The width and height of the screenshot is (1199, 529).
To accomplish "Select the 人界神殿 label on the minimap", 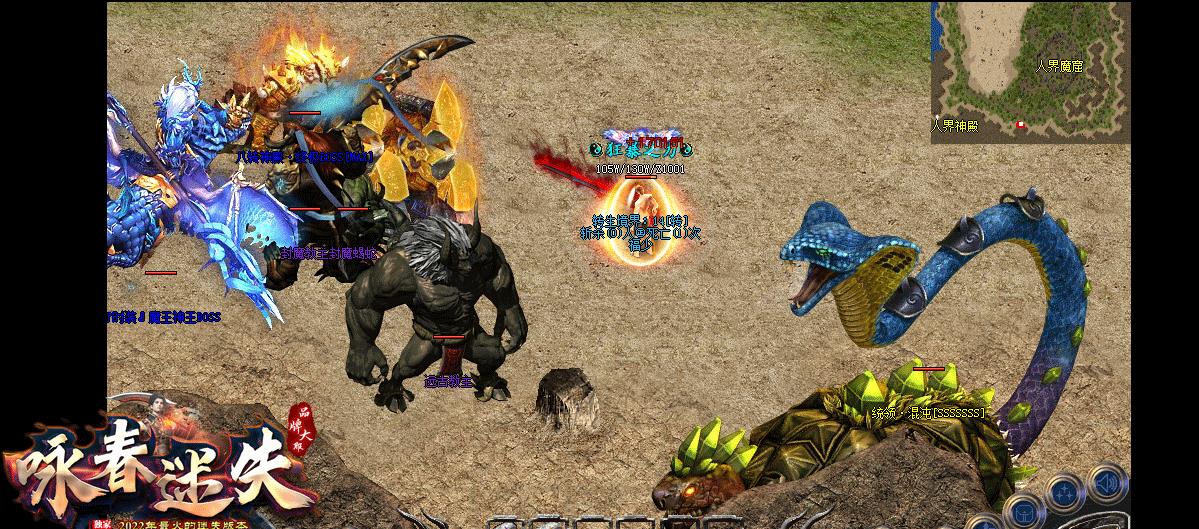I will tap(953, 126).
